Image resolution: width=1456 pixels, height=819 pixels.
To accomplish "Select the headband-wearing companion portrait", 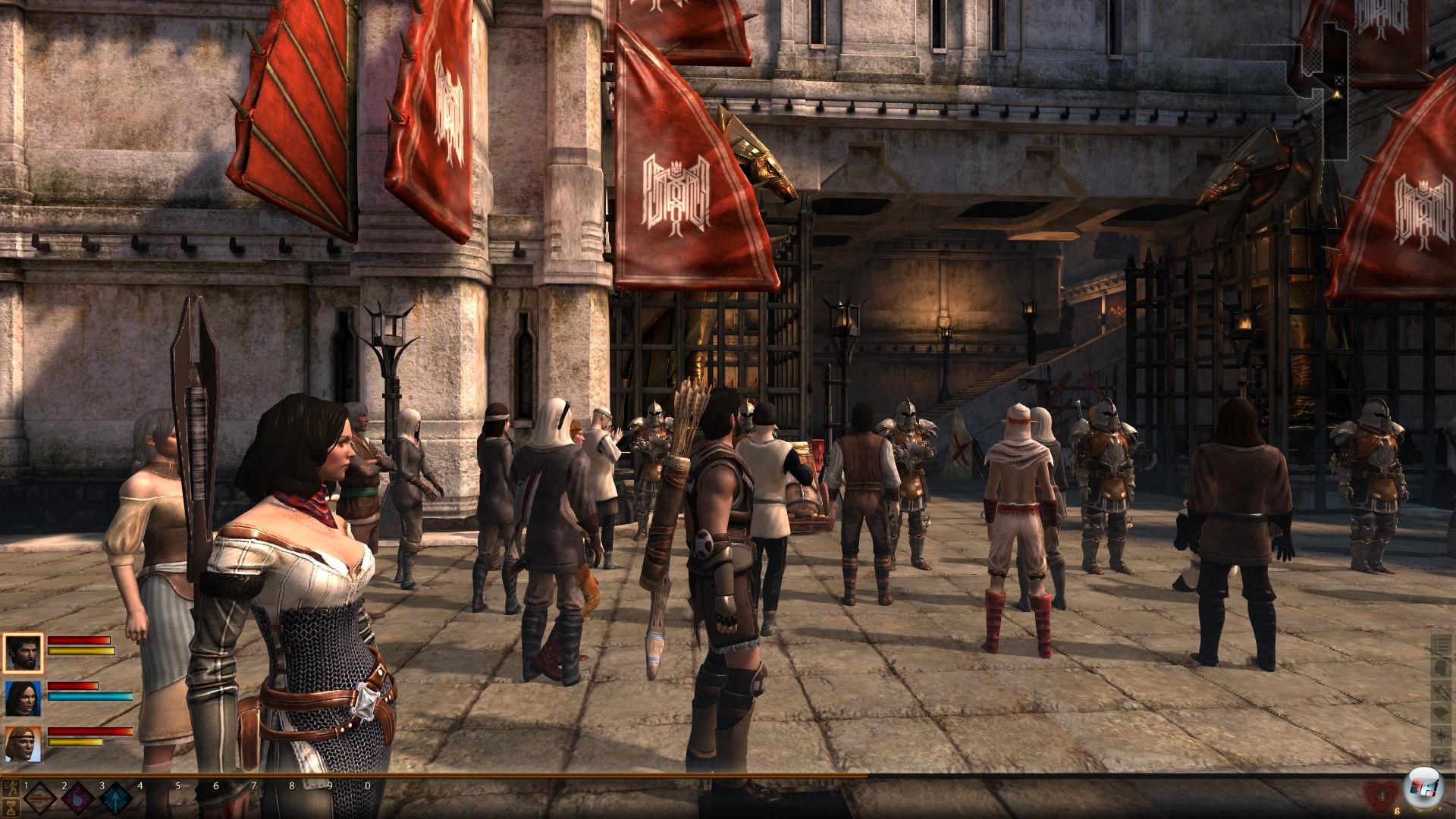I will [24, 745].
